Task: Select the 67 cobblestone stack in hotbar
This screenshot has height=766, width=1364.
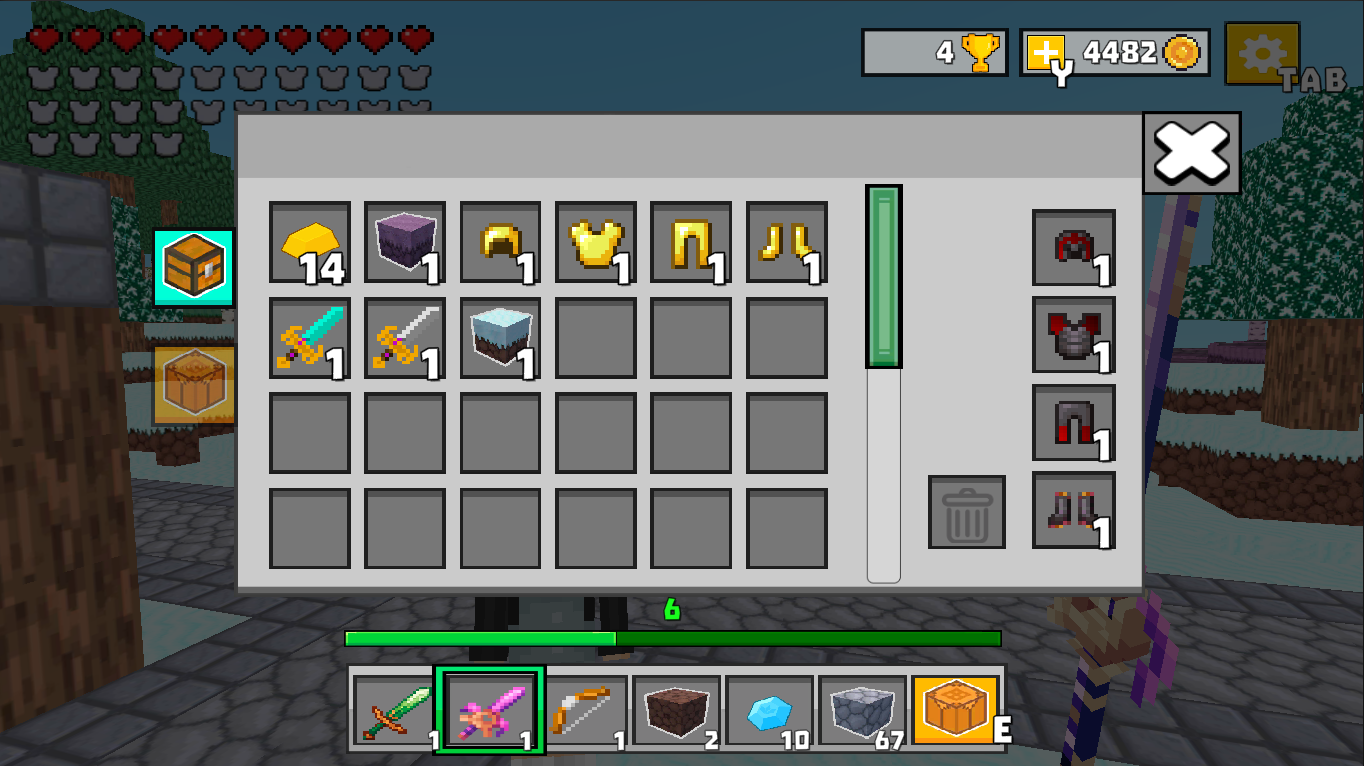Action: click(x=861, y=709)
